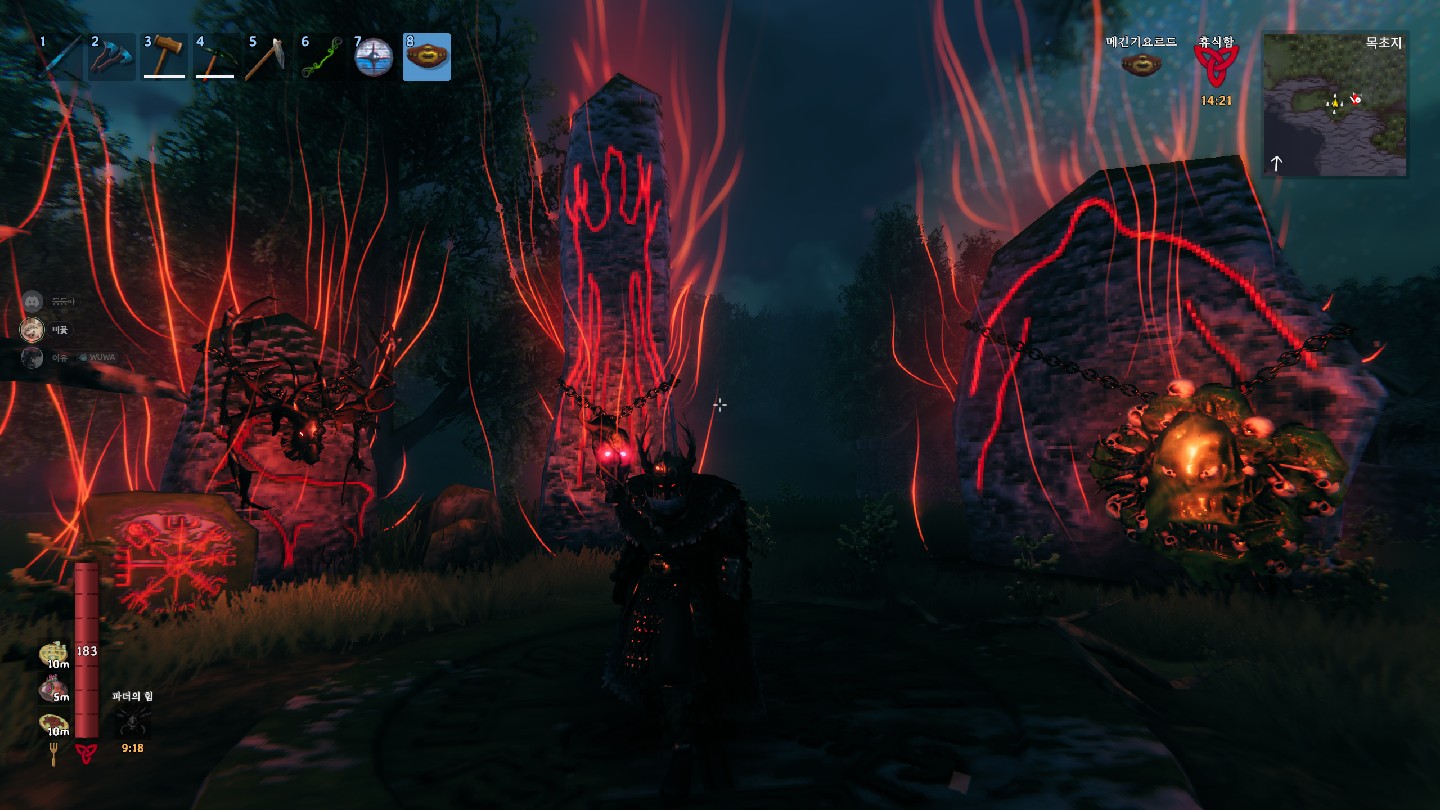The height and width of the screenshot is (810, 1440).
Task: Click the Megingjord belt status icon
Action: (x=1141, y=65)
